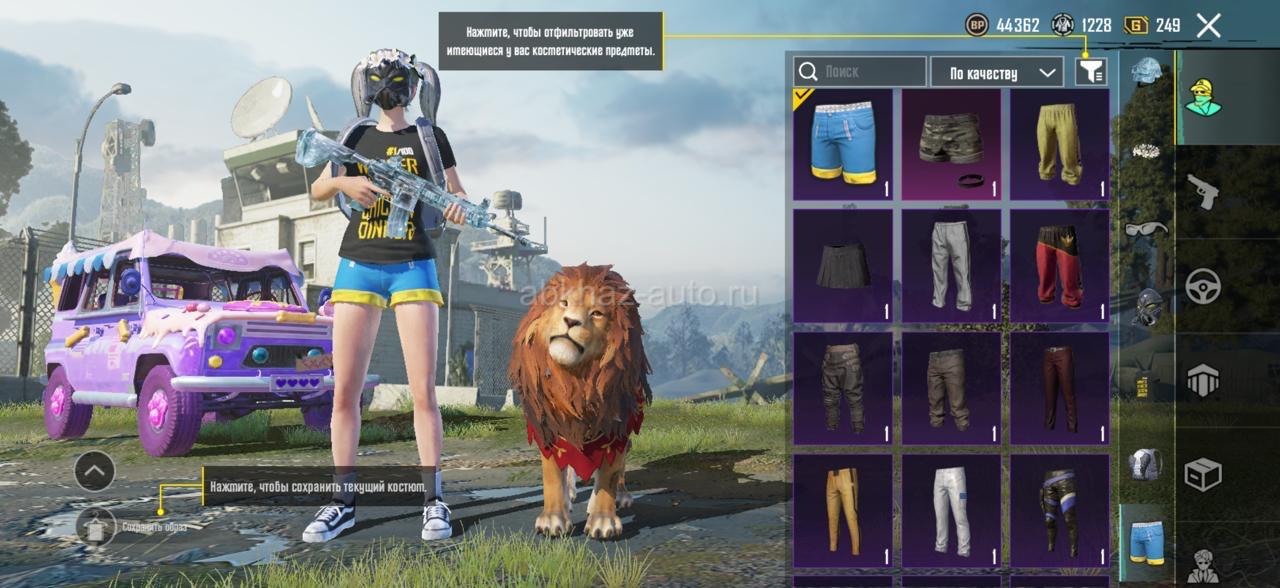
Task: Open the vehicle skins steering wheel tab
Action: [x=1203, y=286]
